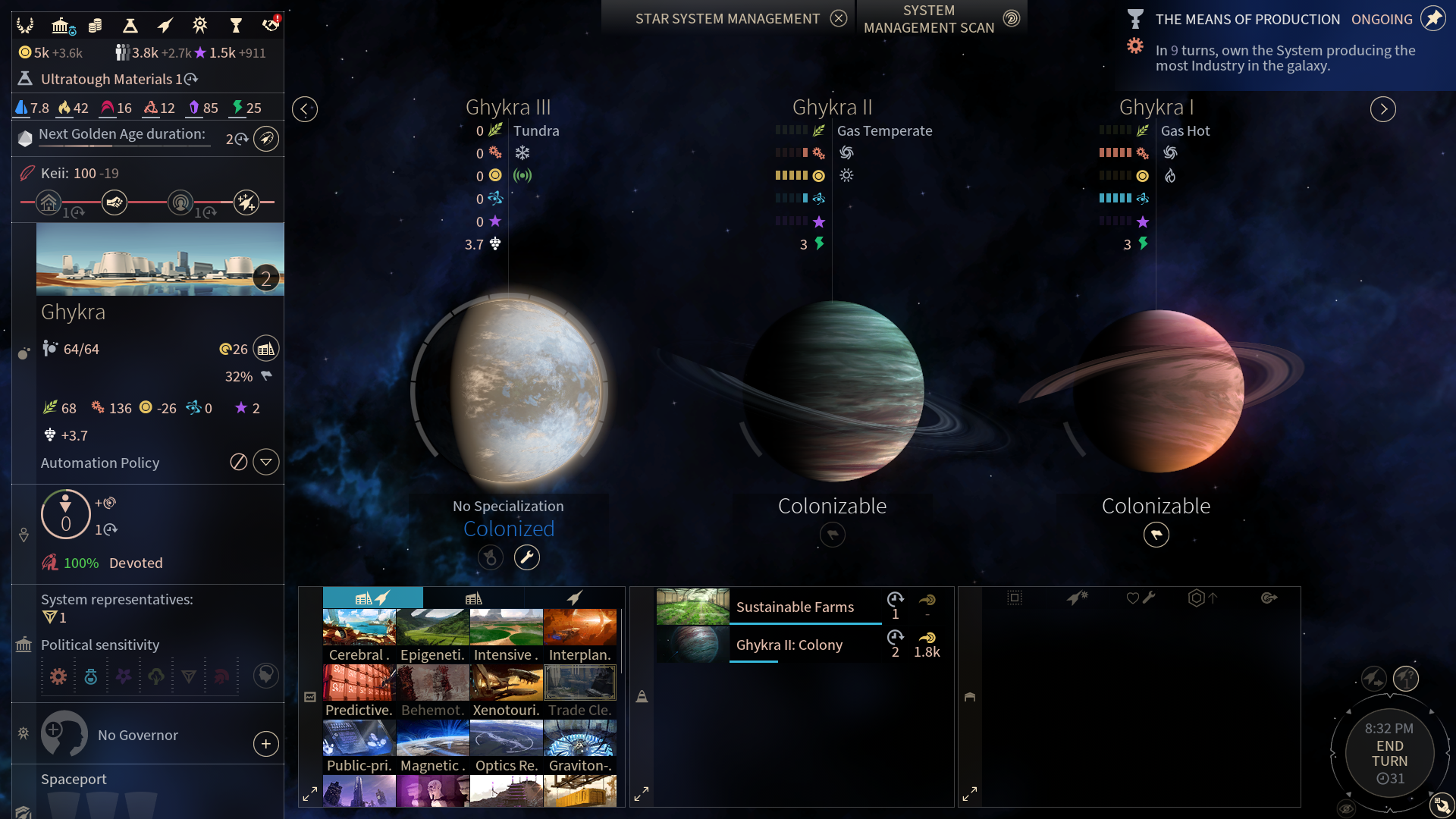Open the Automation Policy dropdown

tap(266, 462)
